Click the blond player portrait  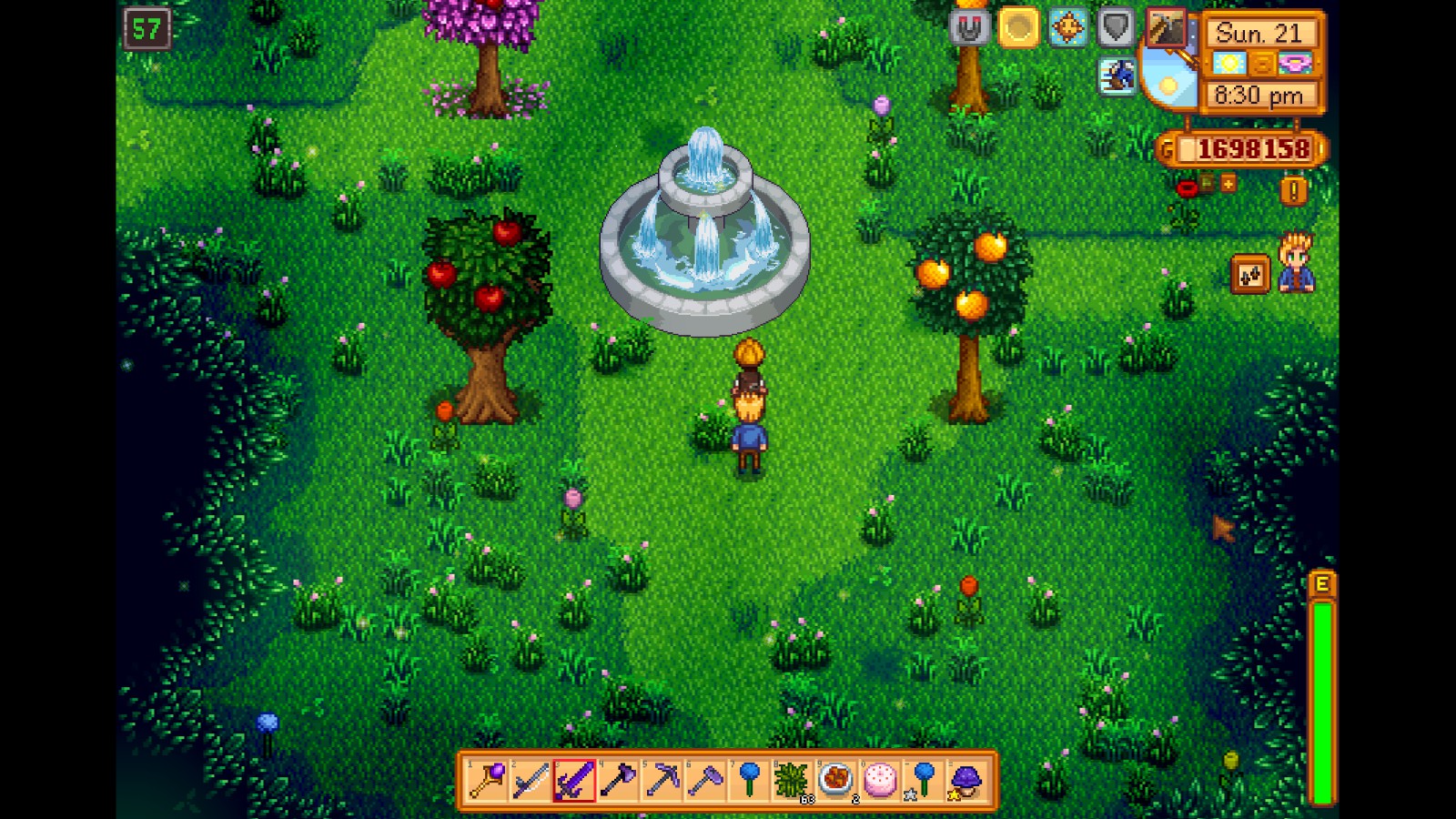tap(1296, 264)
